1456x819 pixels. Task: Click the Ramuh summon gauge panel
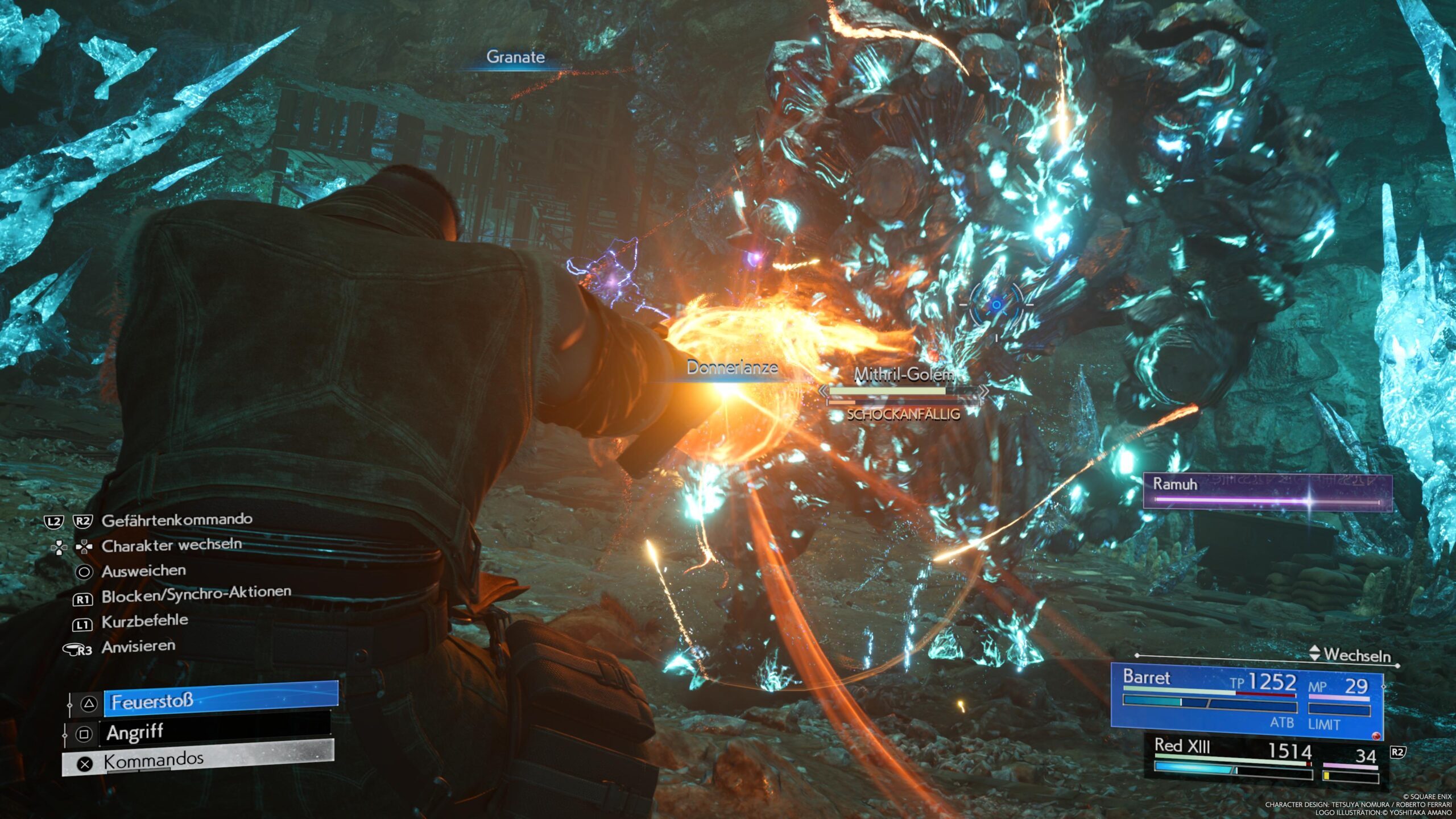[x=1267, y=491]
